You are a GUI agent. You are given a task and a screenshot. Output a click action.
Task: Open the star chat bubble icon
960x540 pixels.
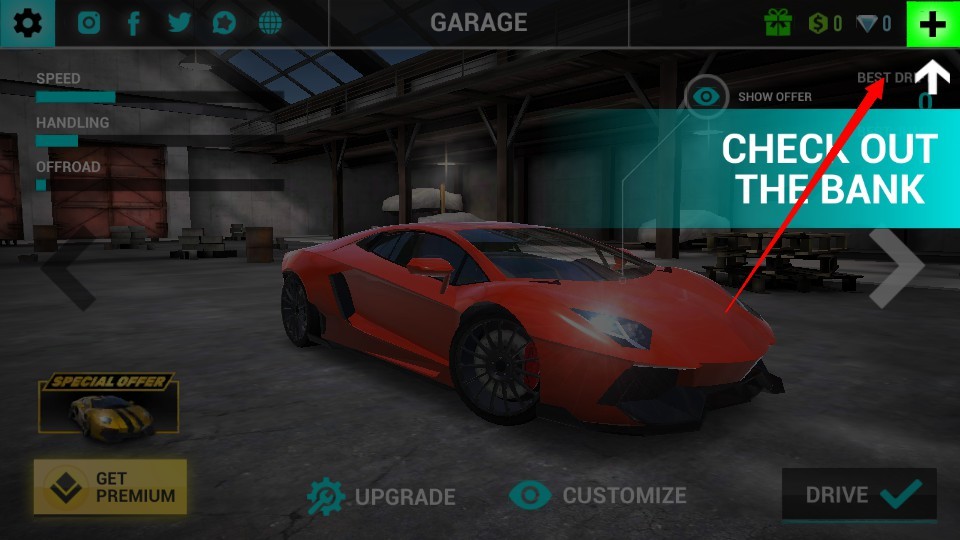224,23
